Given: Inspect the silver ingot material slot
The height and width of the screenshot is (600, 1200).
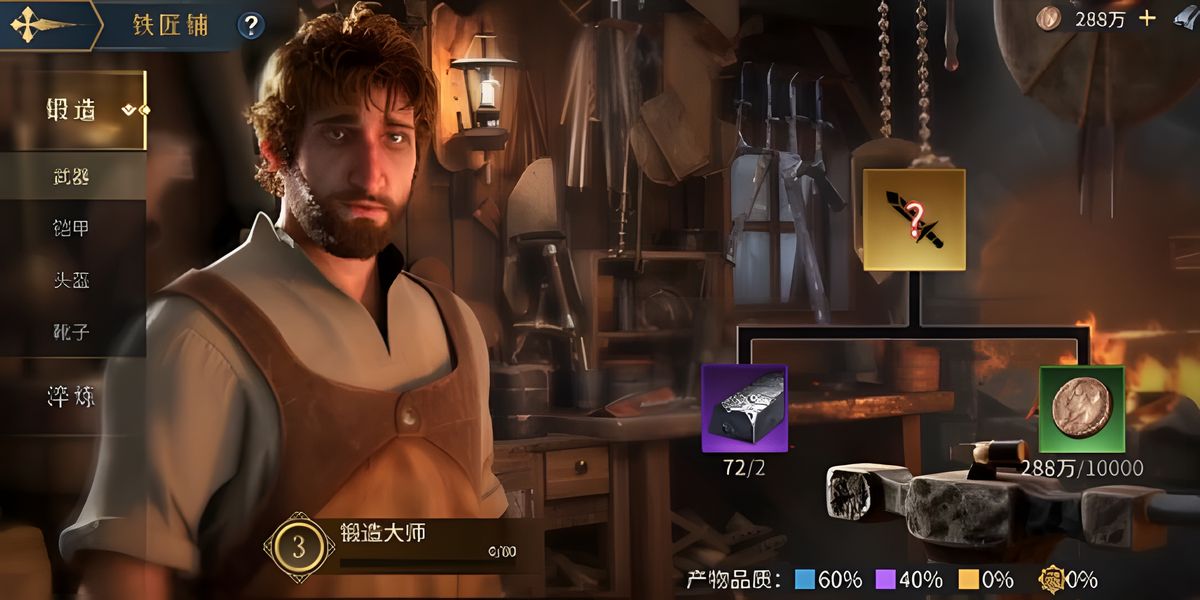Looking at the screenshot, I should (744, 408).
